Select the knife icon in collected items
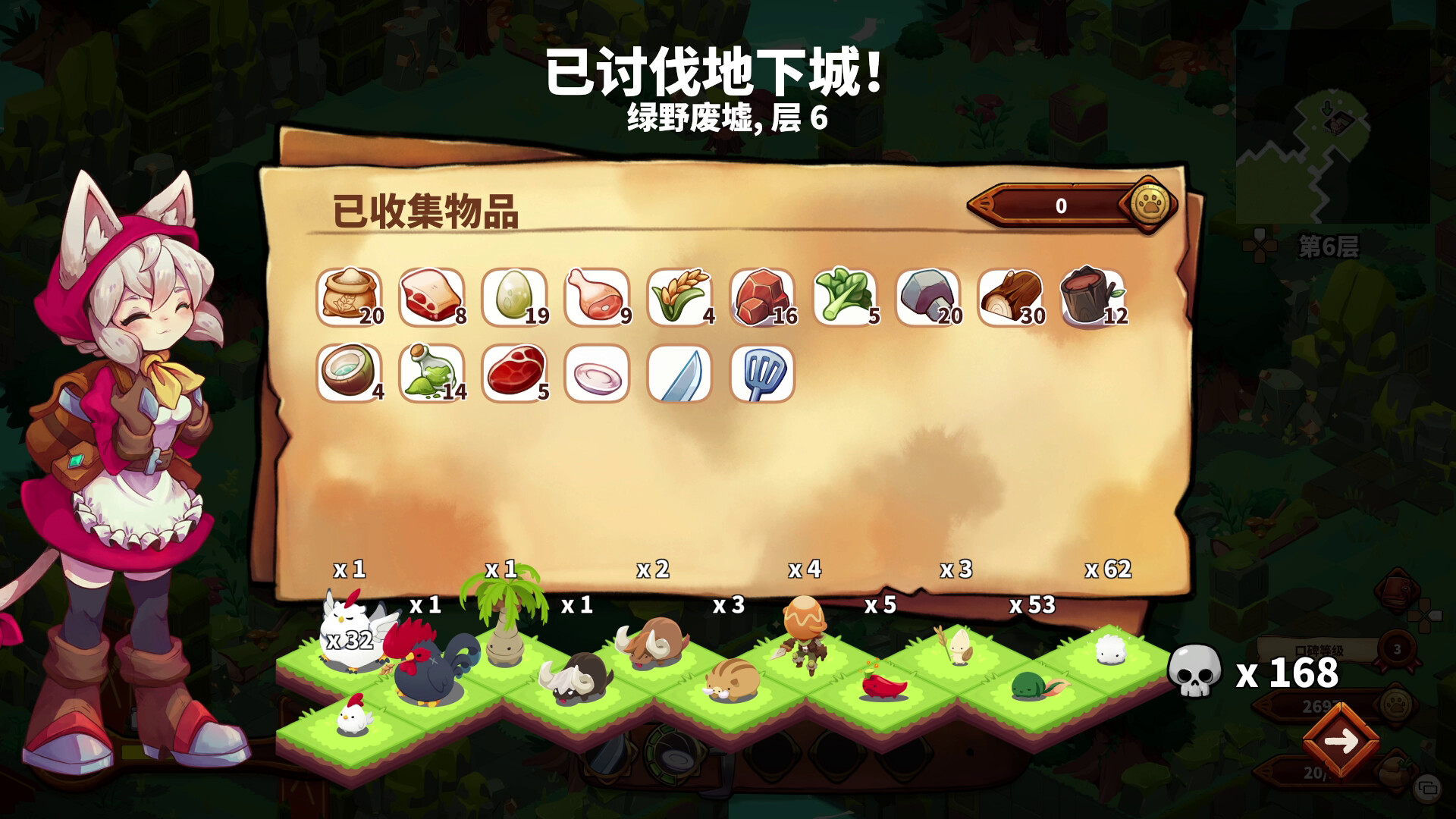 tap(679, 375)
